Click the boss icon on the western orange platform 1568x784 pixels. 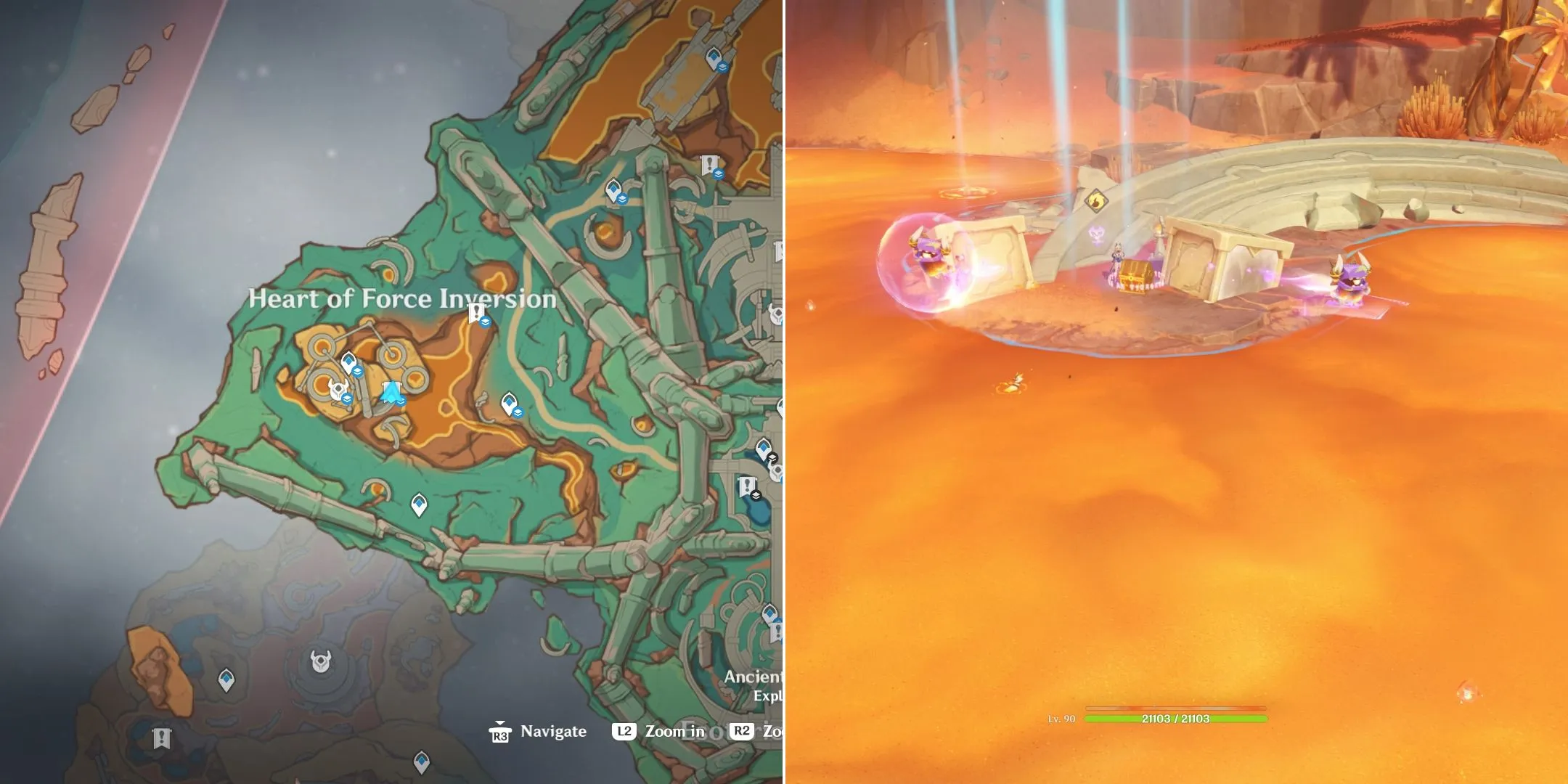click(x=339, y=389)
